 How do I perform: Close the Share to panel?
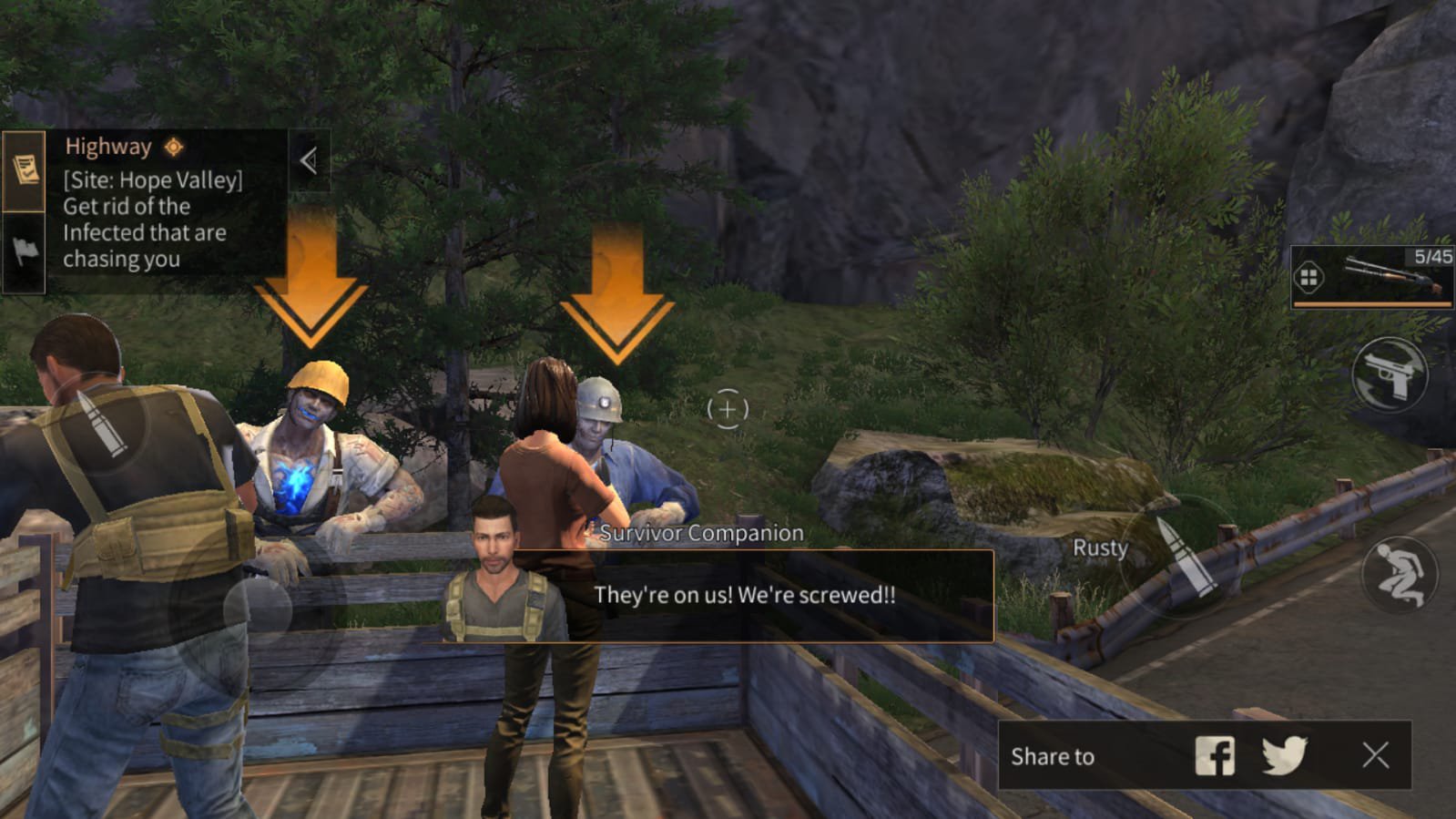[1374, 755]
